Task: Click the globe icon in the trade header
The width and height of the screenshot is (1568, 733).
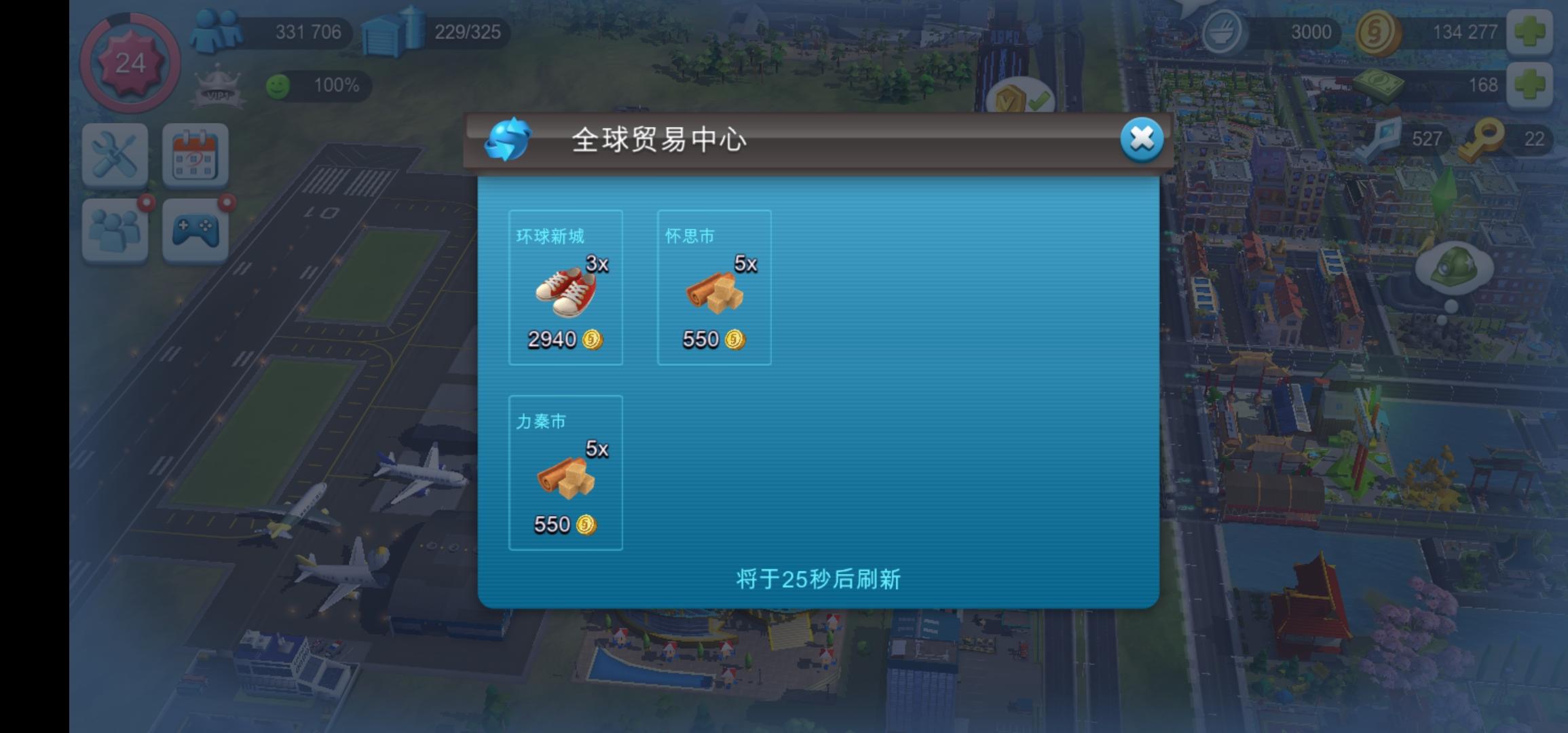Action: 507,139
